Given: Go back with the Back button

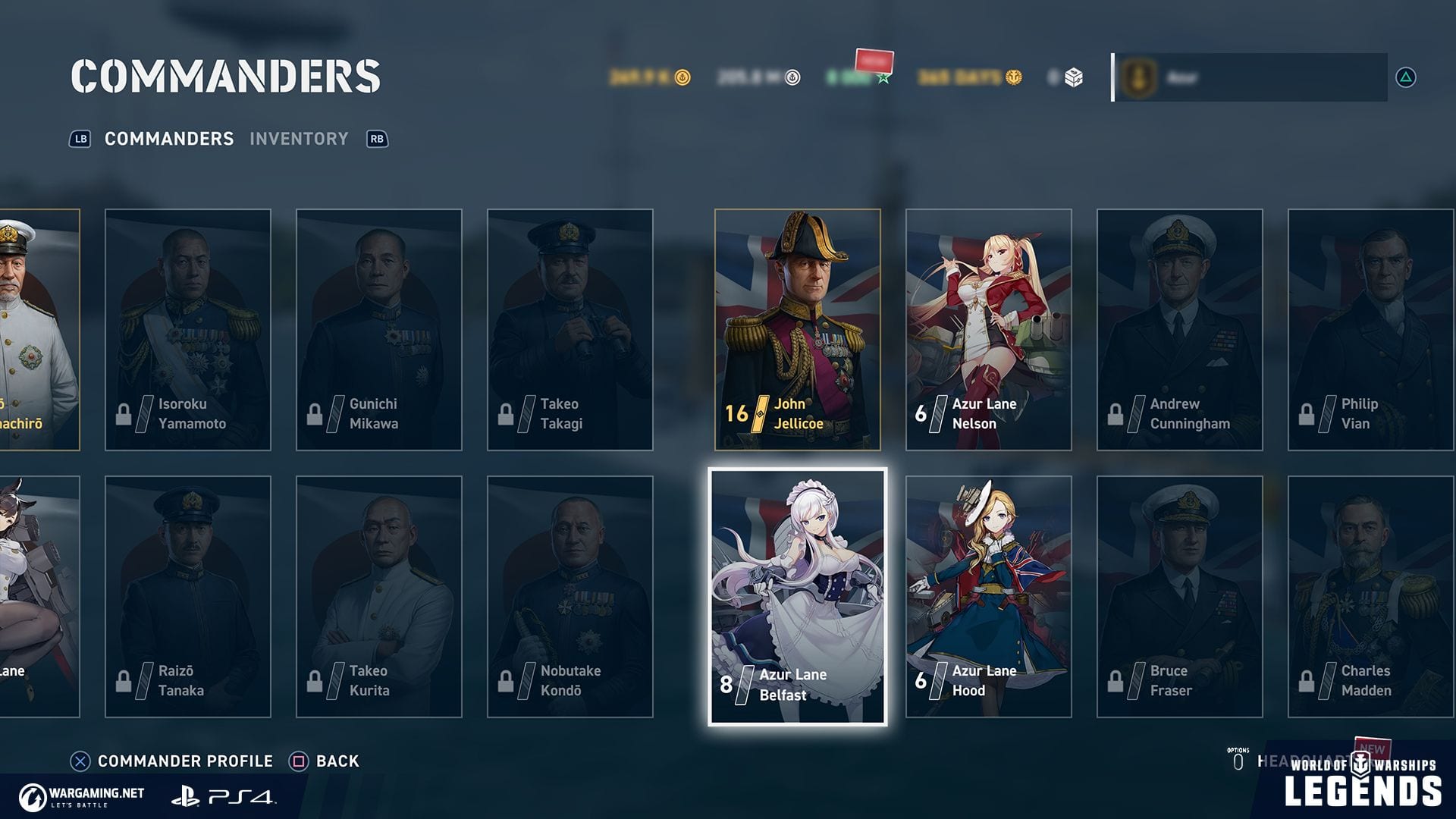Looking at the screenshot, I should point(325,761).
